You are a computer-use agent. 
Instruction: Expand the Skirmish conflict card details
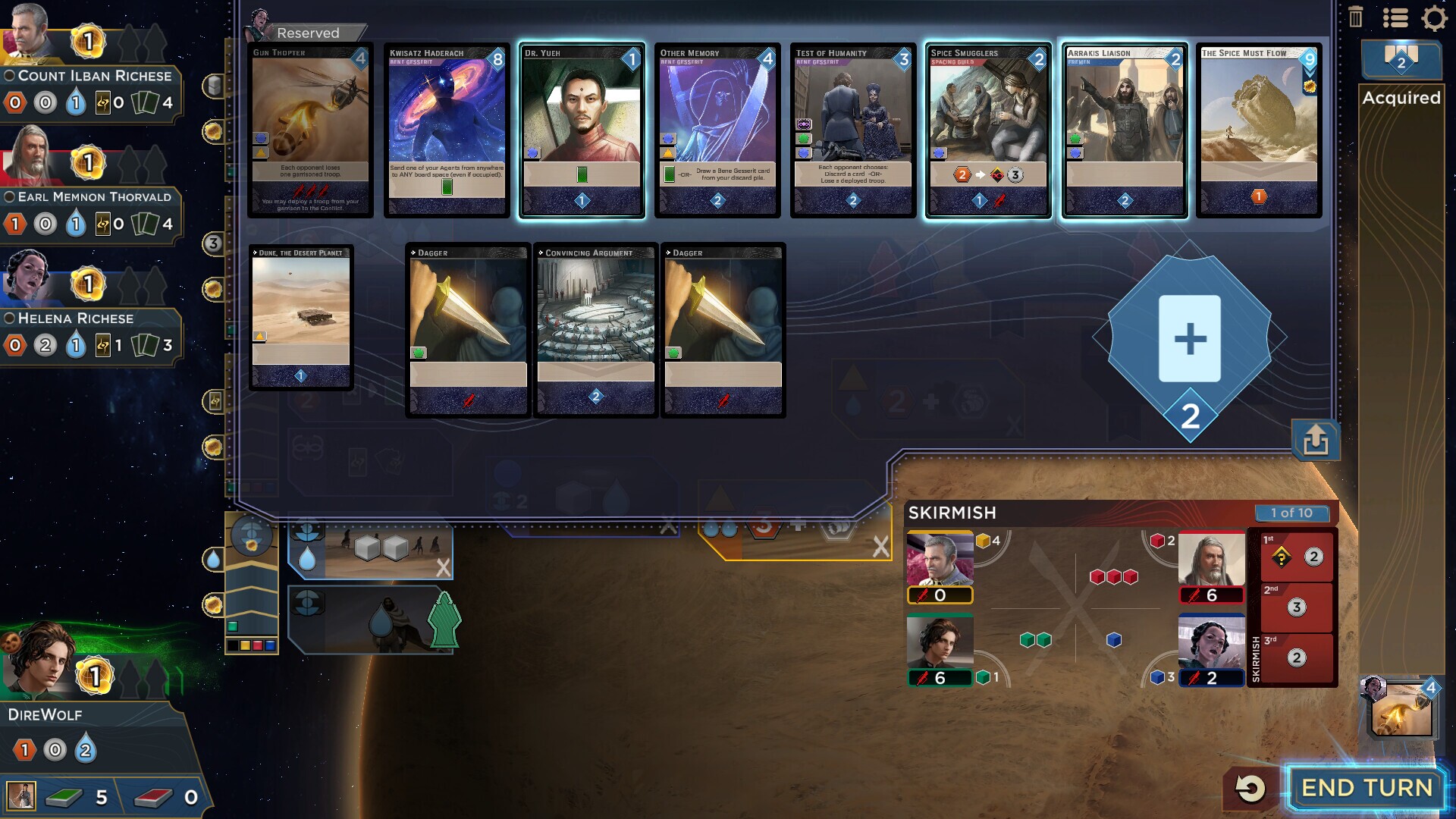[x=951, y=513]
